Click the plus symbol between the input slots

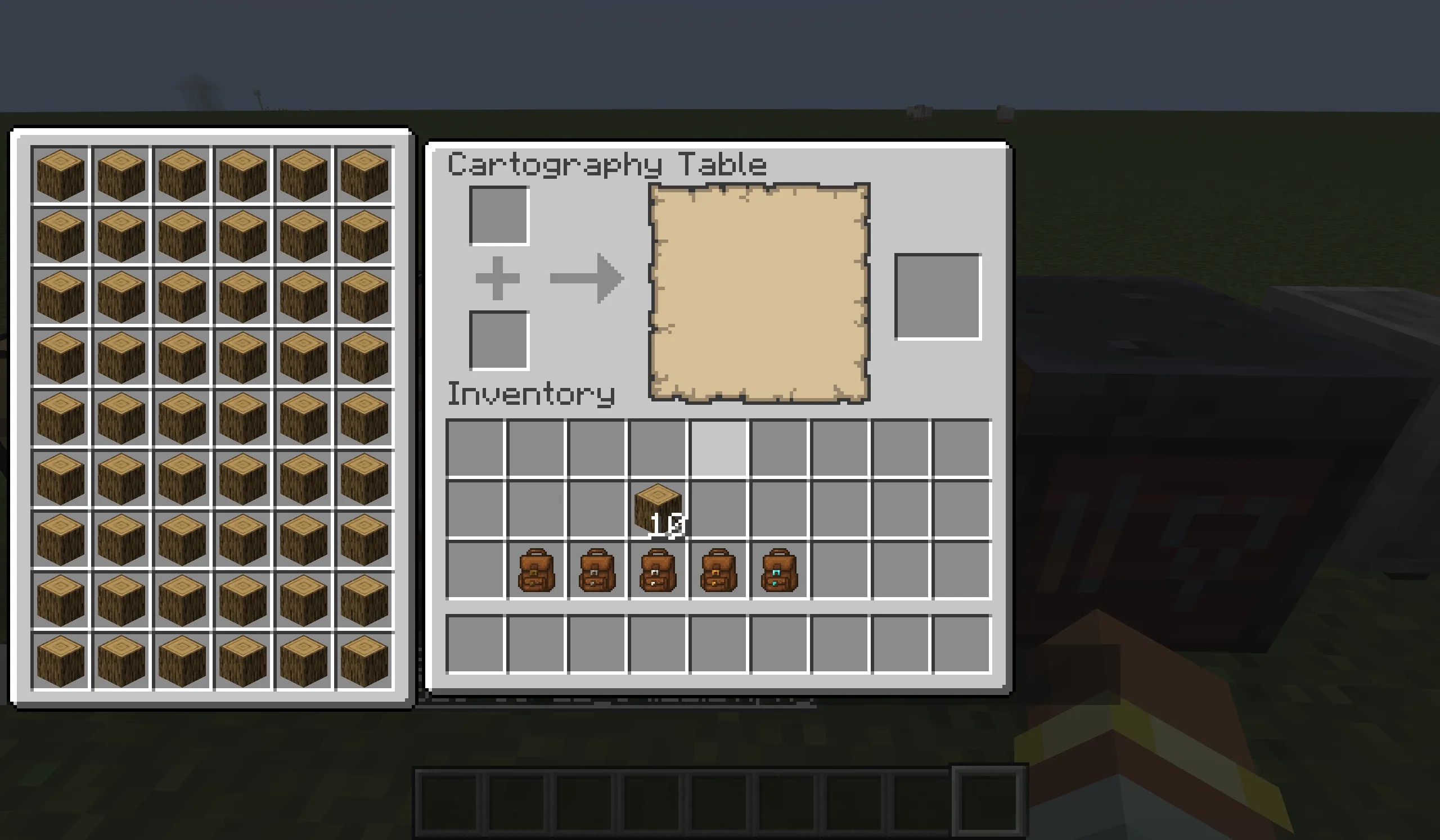click(498, 278)
